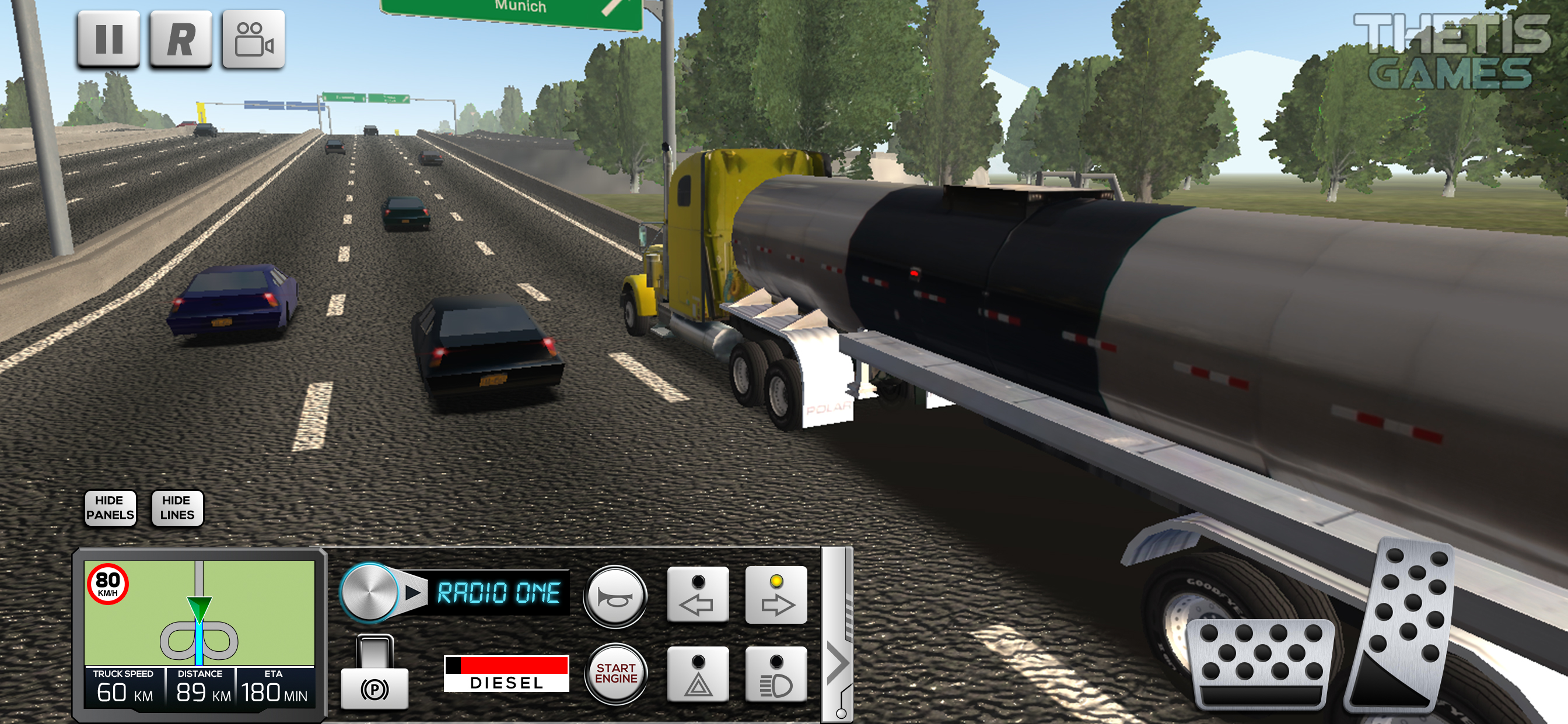The width and height of the screenshot is (1568, 724).
Task: Sound the truck horn
Action: tap(615, 596)
